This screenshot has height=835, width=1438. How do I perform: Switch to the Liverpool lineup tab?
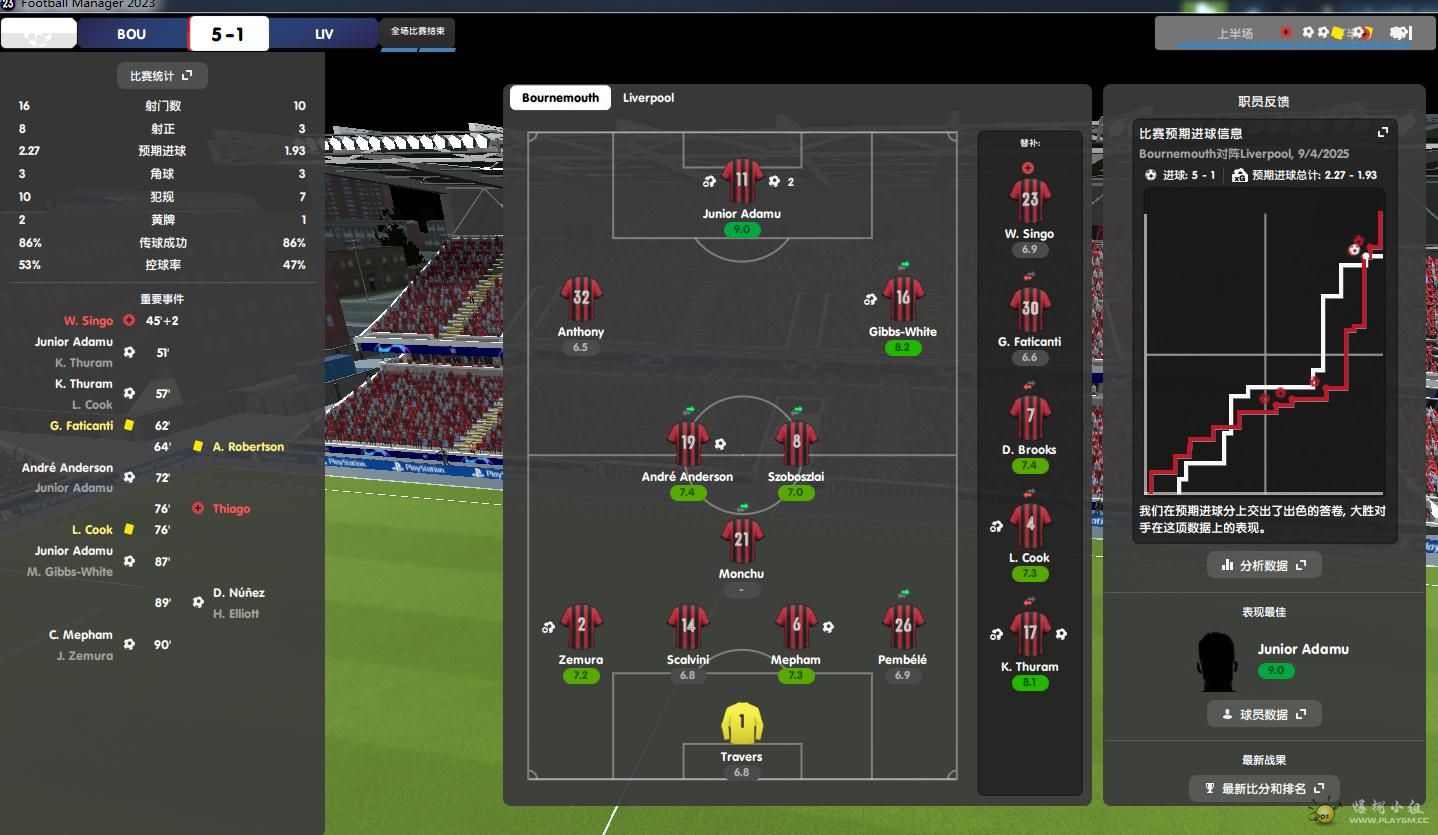point(648,98)
